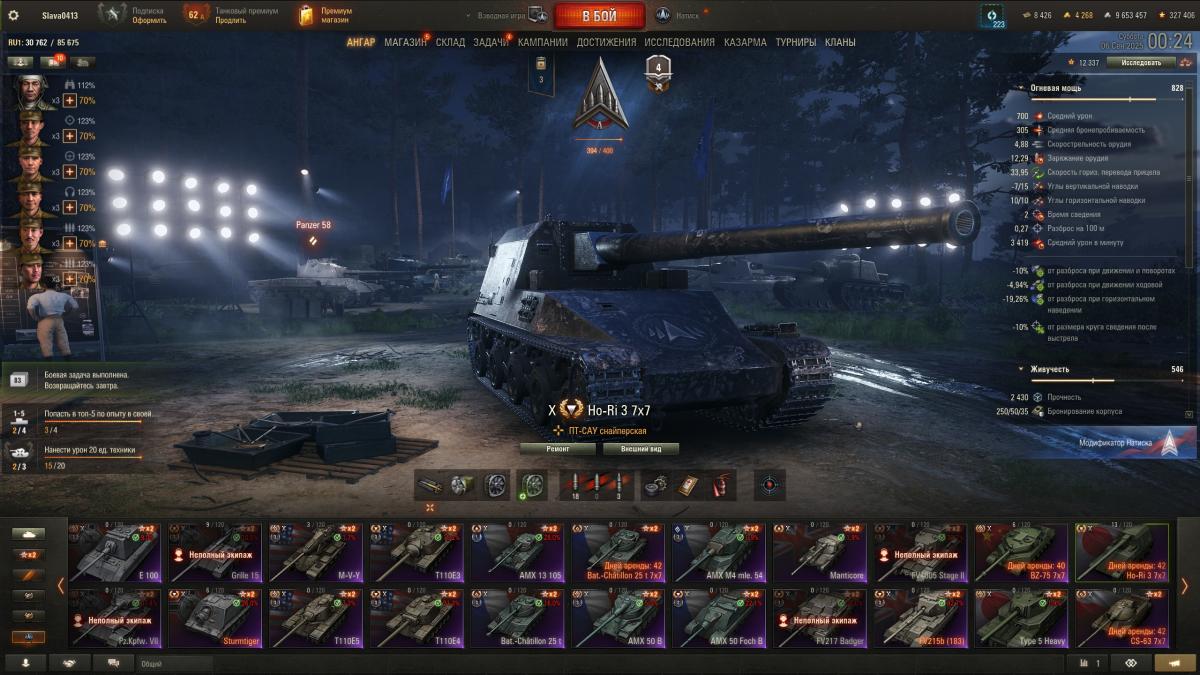1200x675 pixels.
Task: Start battle with the В БОЙ button
Action: coord(599,16)
